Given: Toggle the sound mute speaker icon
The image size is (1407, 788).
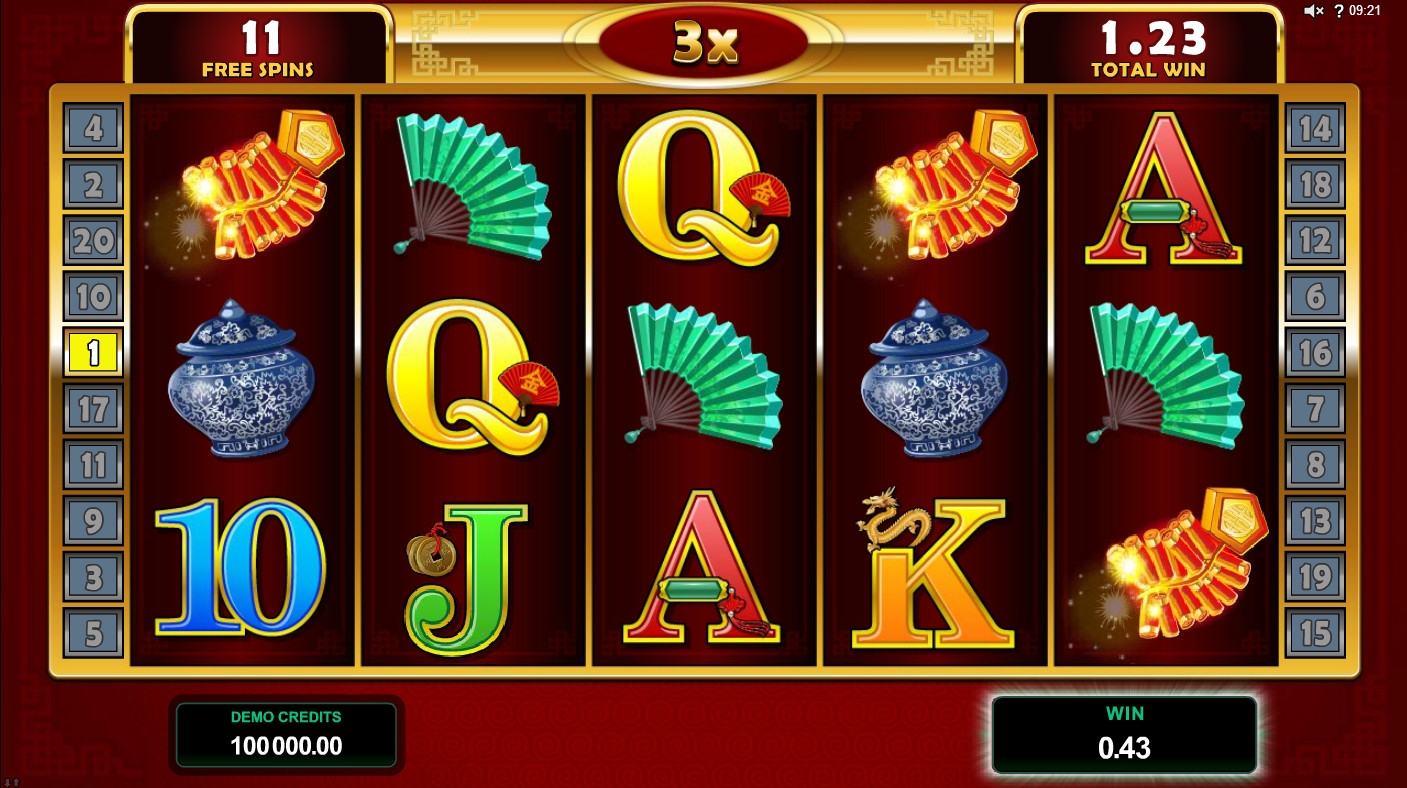Looking at the screenshot, I should [x=1314, y=11].
